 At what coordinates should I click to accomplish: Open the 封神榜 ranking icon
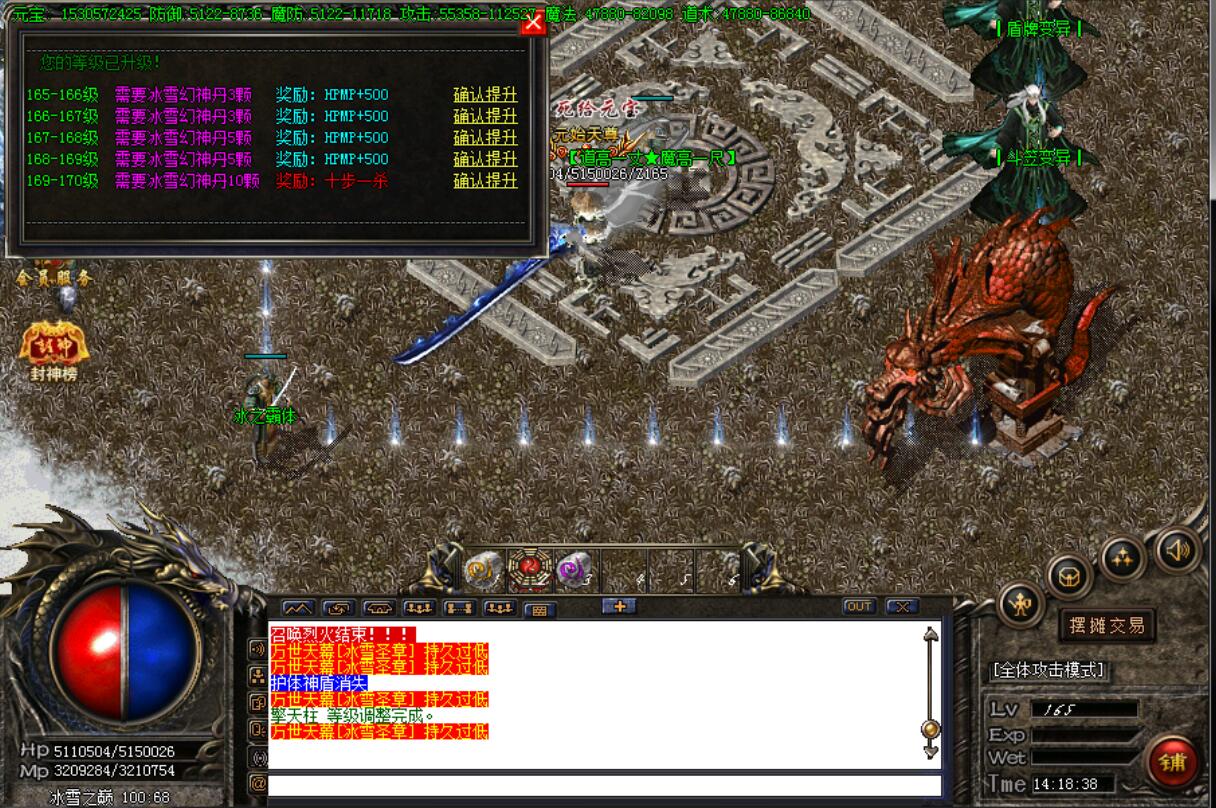[53, 348]
